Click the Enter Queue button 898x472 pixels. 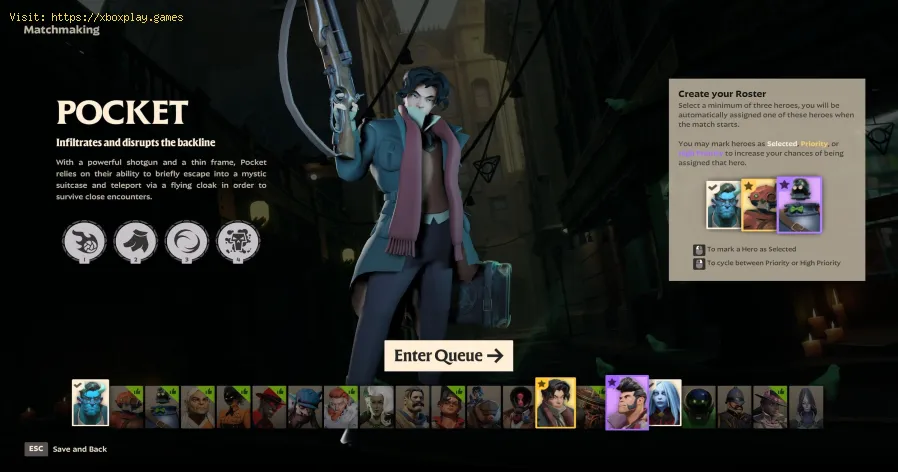click(x=448, y=356)
